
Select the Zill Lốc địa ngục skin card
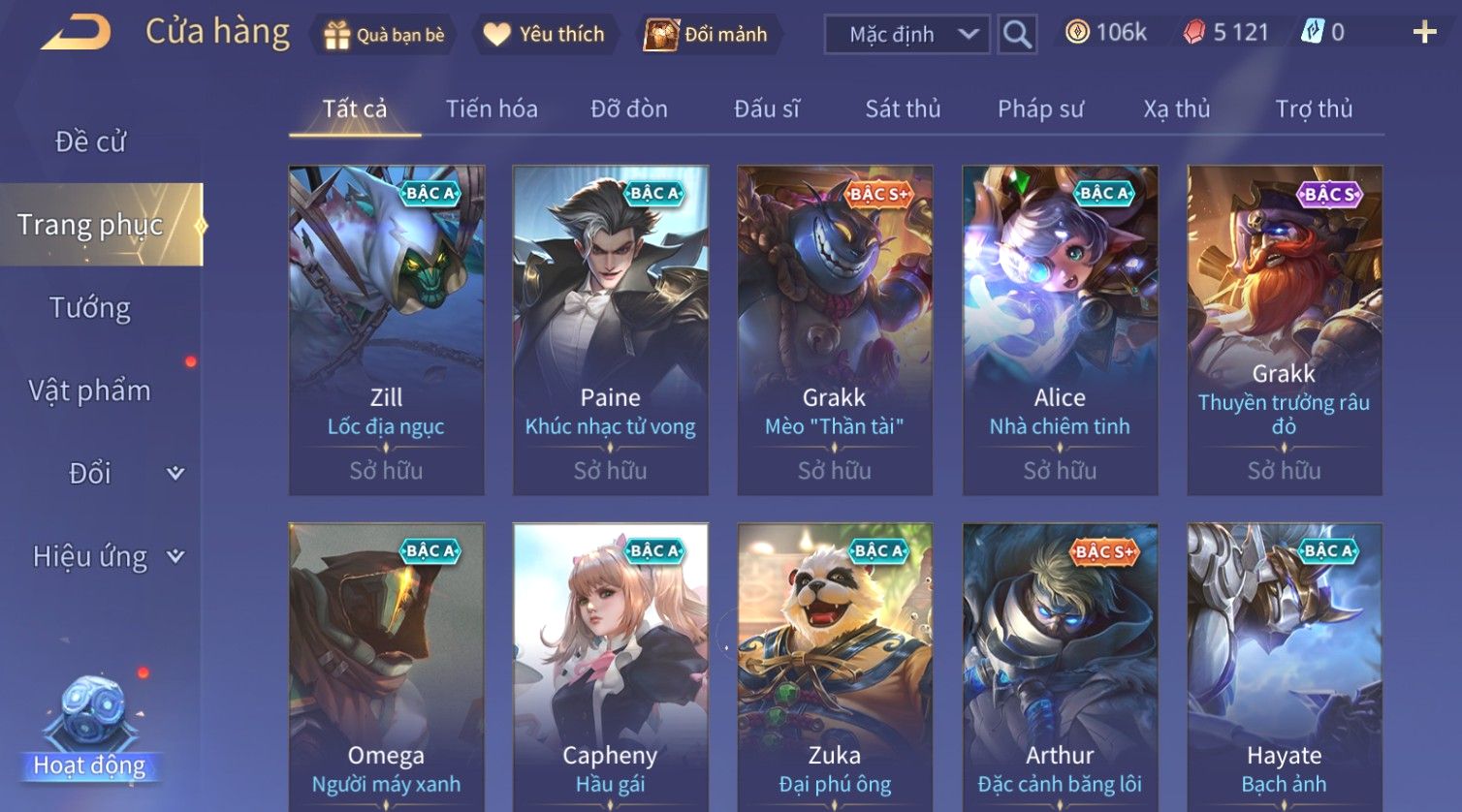(x=386, y=329)
